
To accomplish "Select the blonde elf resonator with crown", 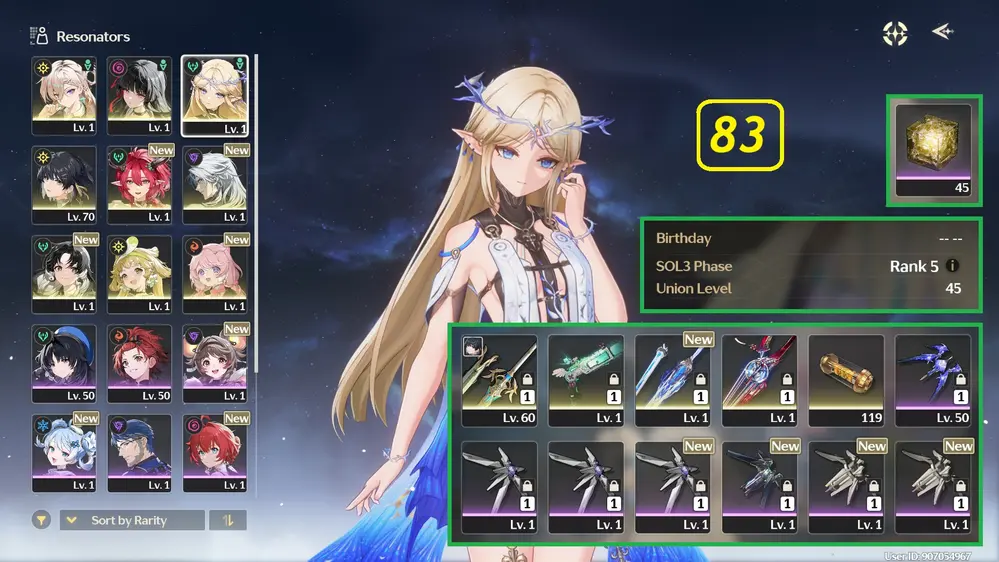I will (x=215, y=95).
